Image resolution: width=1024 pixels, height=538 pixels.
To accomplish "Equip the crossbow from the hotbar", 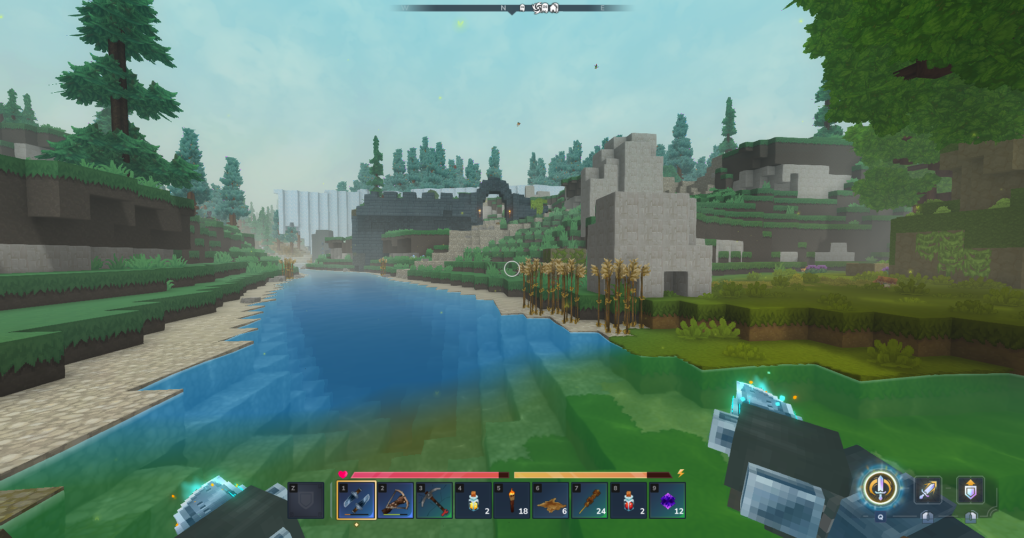I will click(395, 500).
